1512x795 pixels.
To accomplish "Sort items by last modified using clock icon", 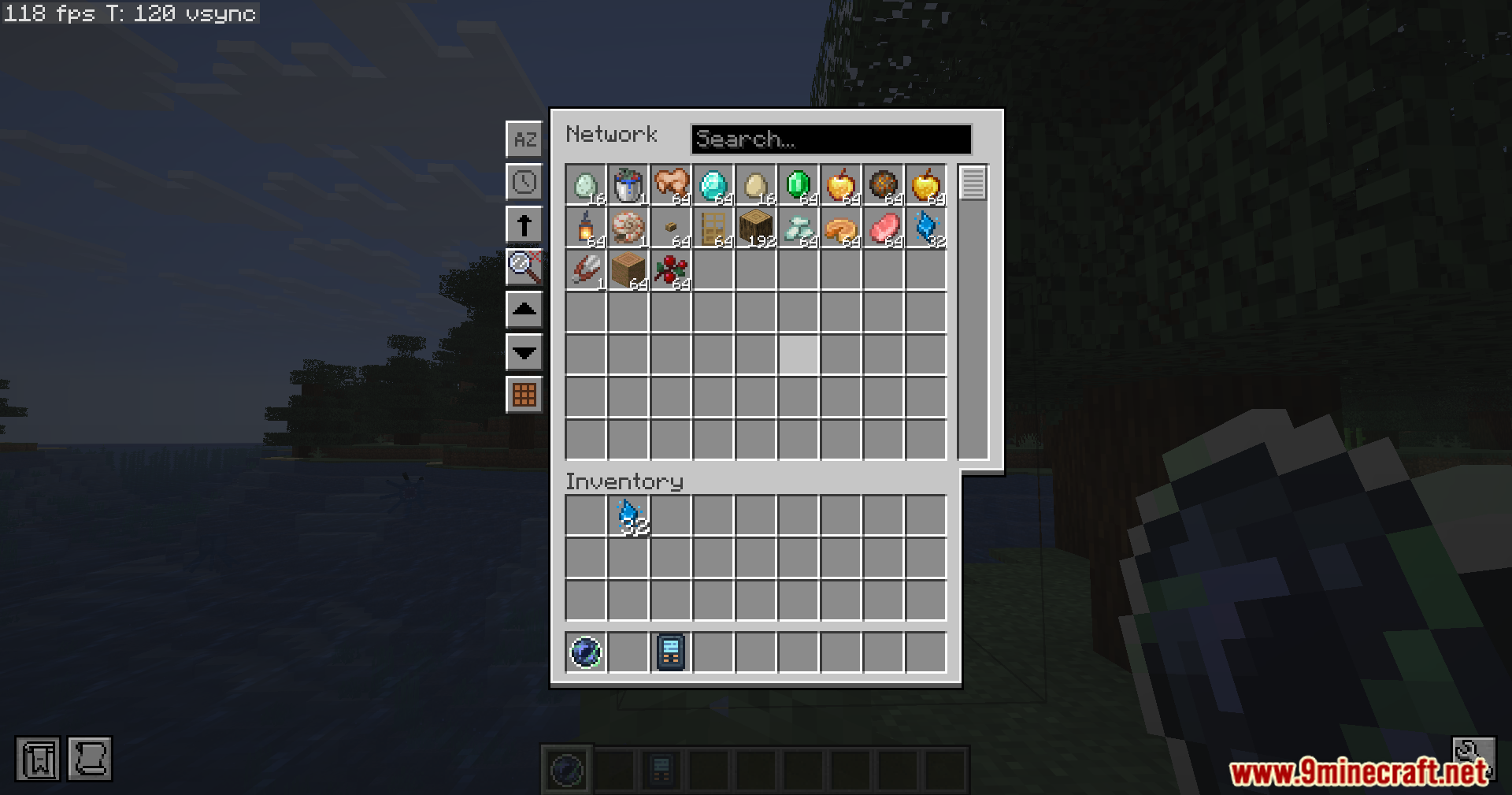I will (x=524, y=182).
